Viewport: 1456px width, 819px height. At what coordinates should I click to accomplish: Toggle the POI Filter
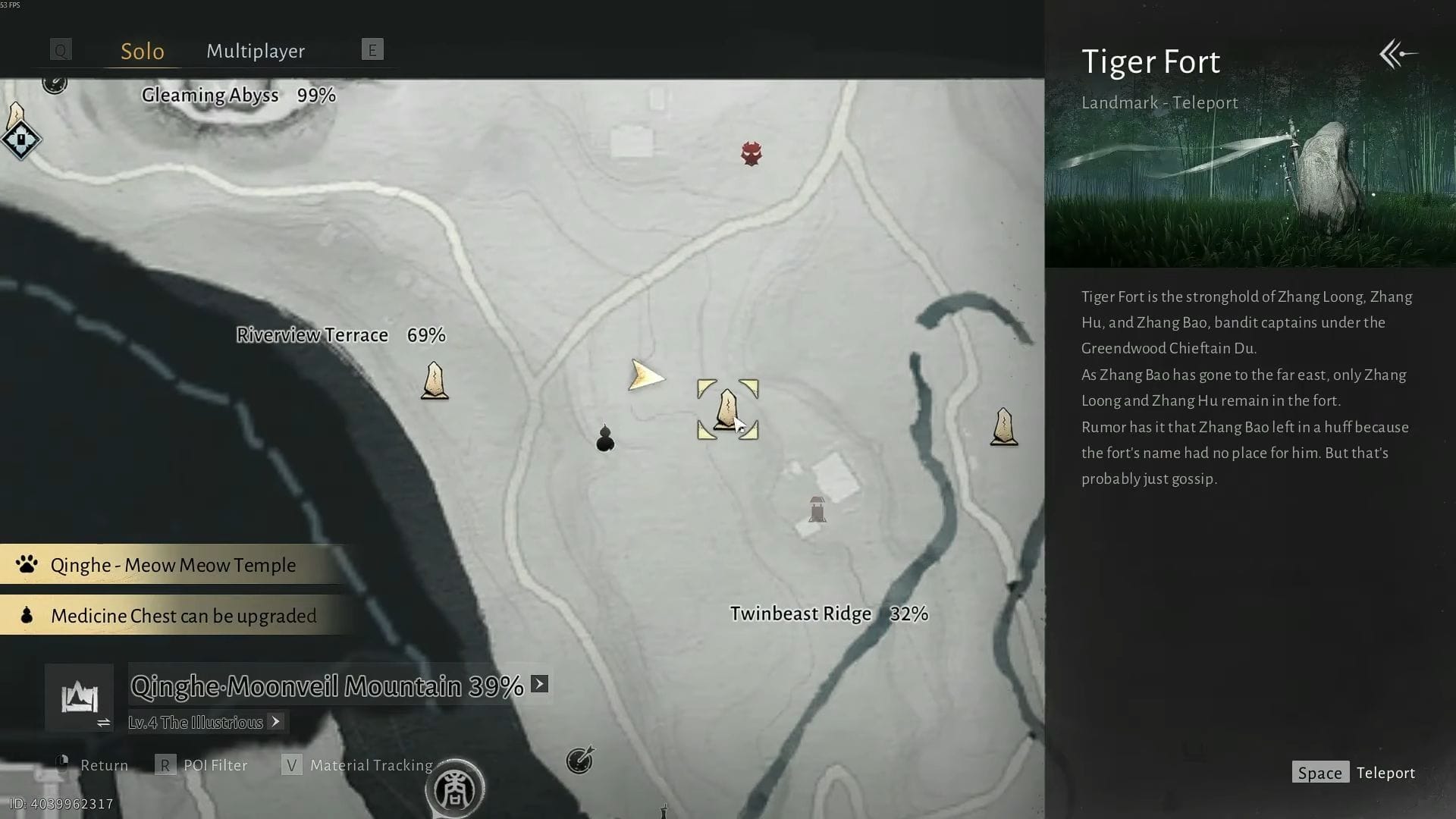214,765
